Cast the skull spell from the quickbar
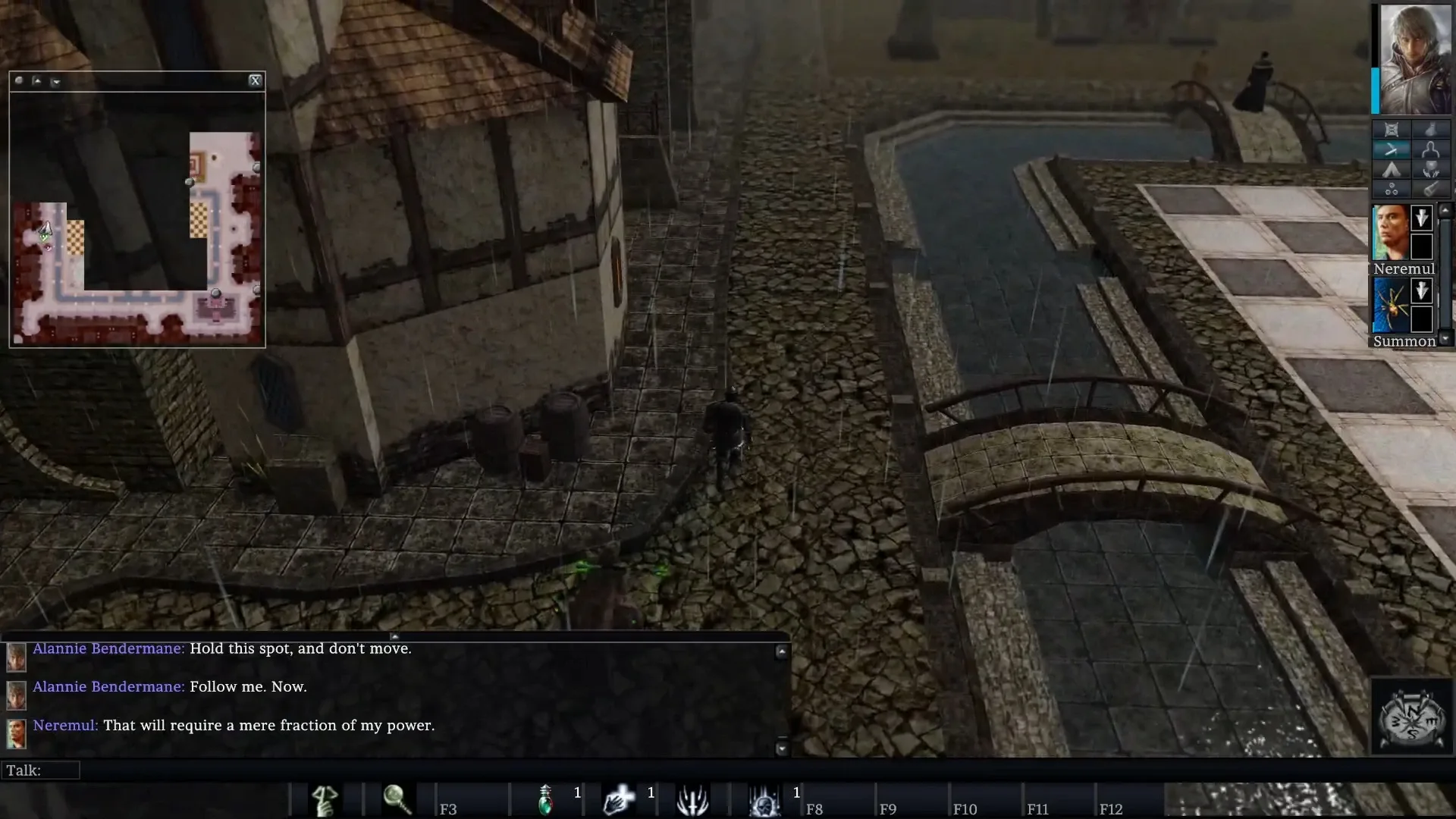Viewport: 1456px width, 819px height. 764,799
